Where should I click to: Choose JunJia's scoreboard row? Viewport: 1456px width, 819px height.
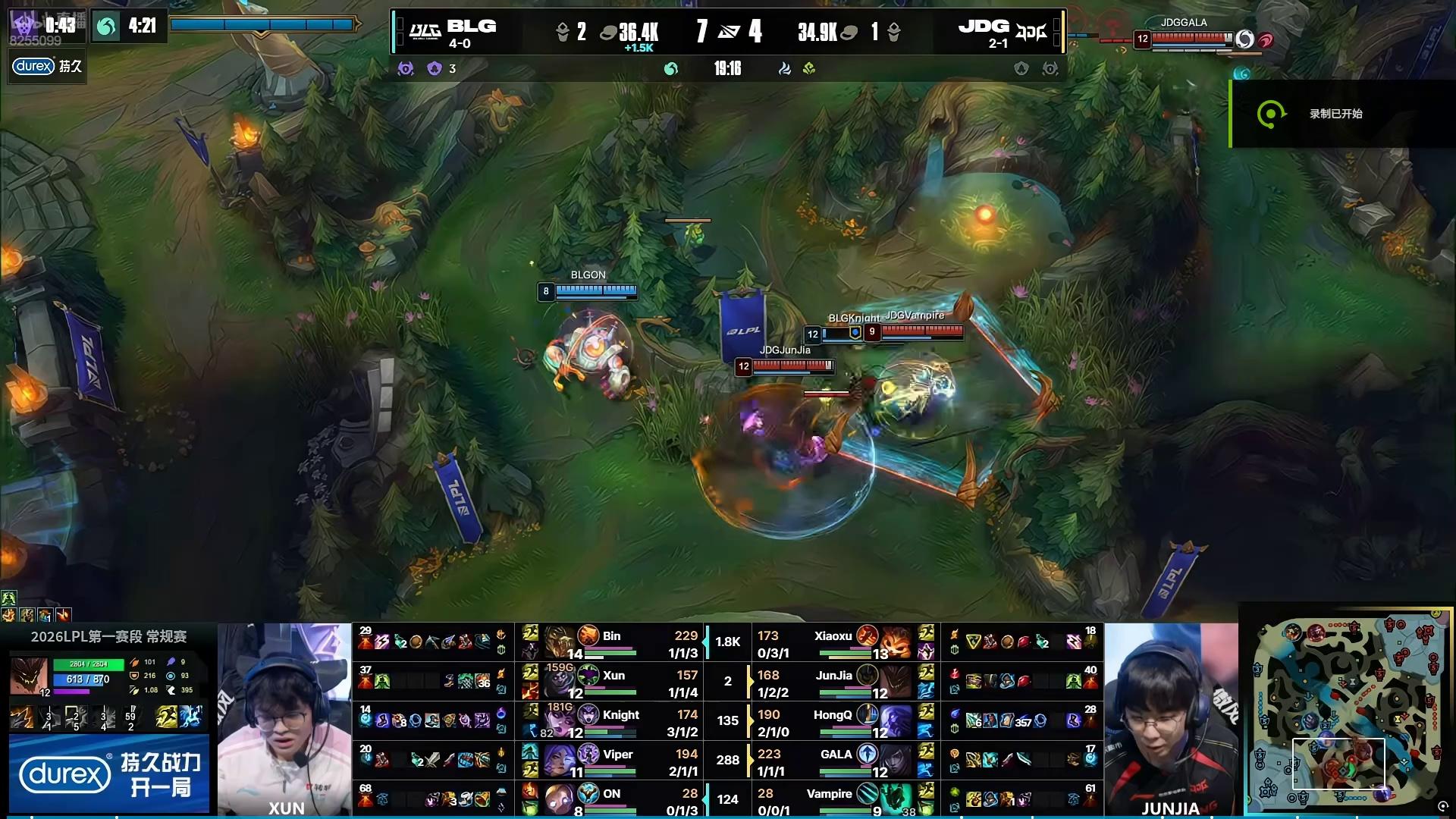tap(842, 682)
